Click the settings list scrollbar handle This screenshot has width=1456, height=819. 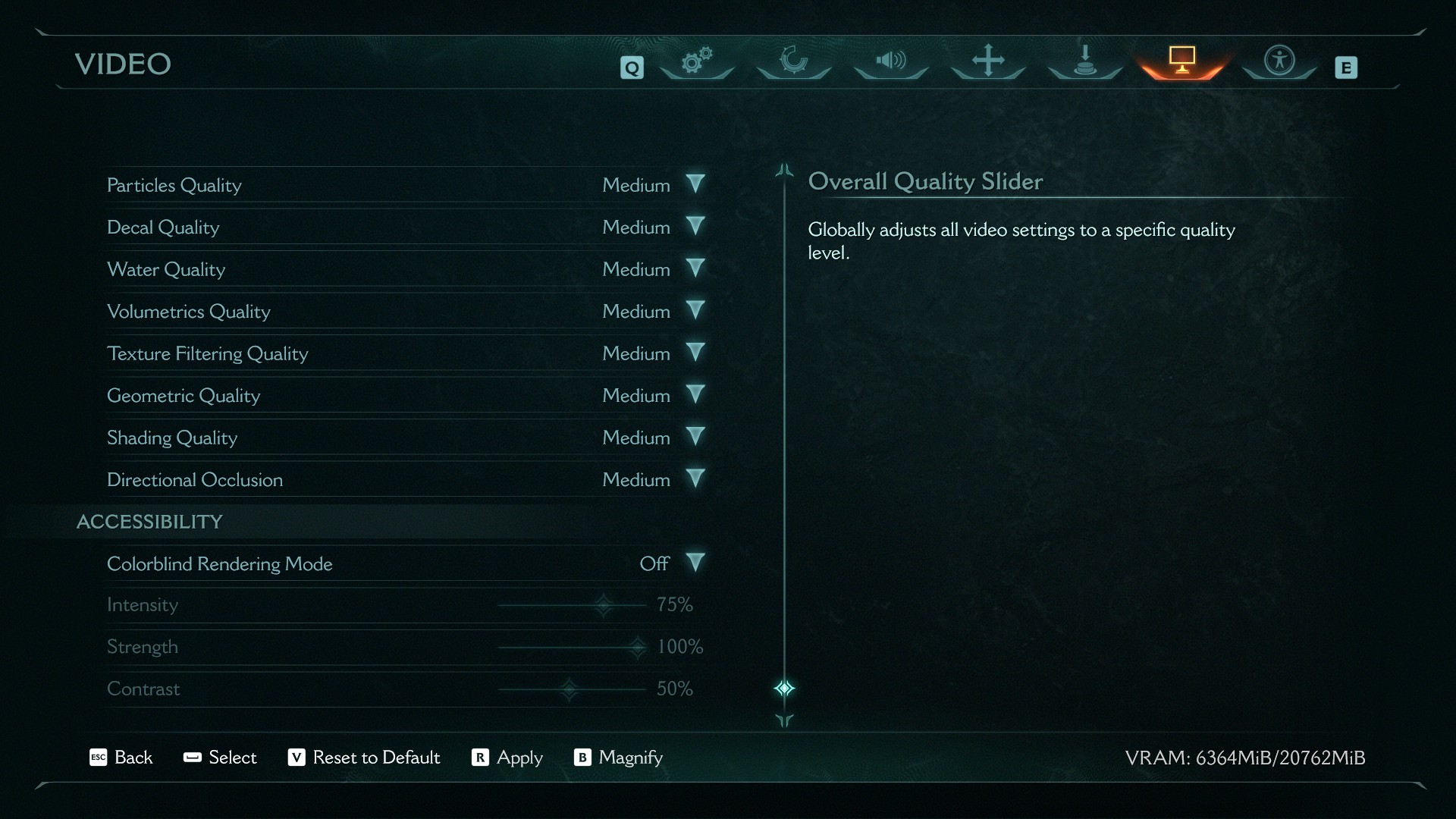click(x=784, y=689)
